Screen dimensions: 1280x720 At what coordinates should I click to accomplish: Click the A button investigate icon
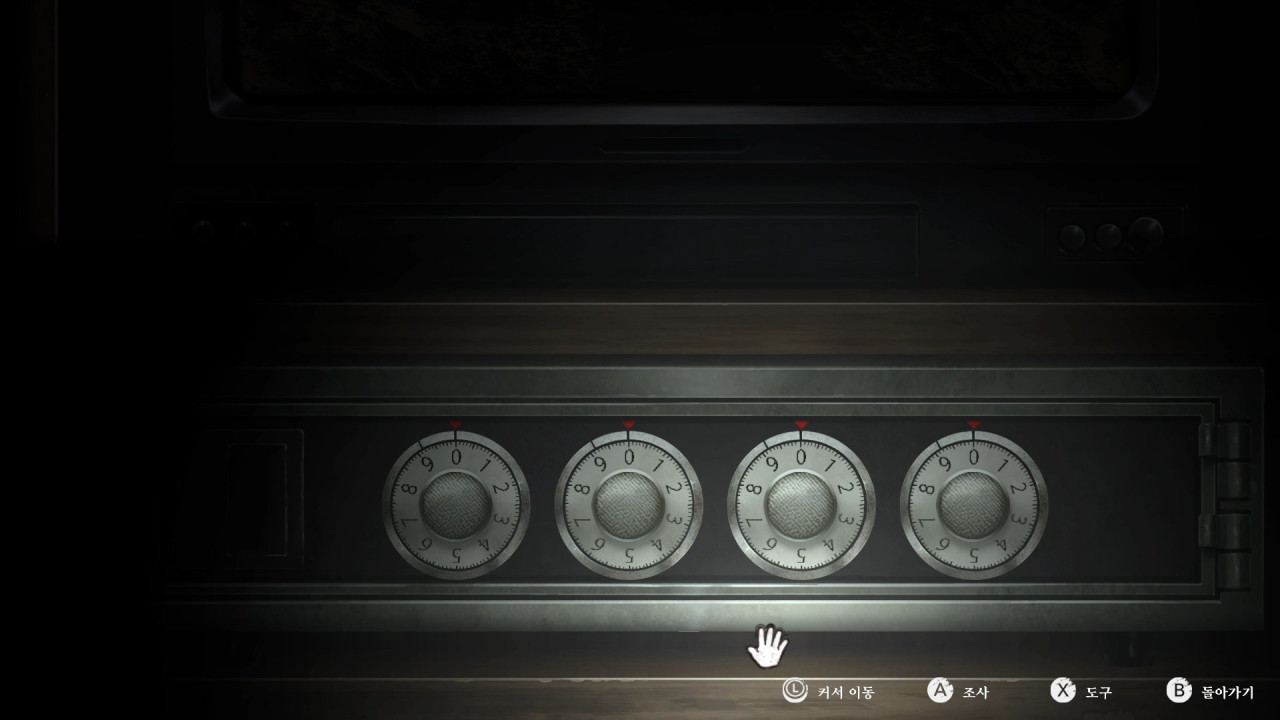tap(938, 690)
